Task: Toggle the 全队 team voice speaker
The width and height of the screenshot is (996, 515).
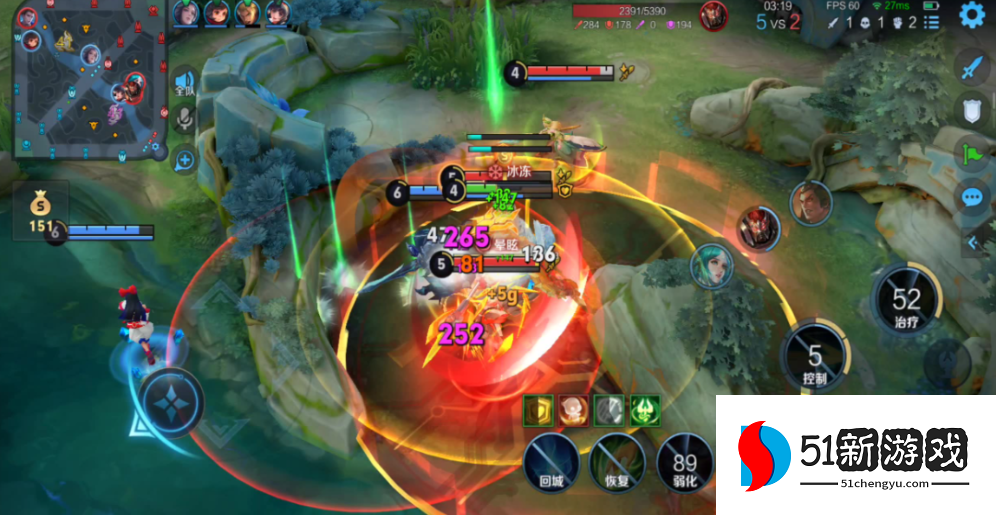Action: (184, 82)
